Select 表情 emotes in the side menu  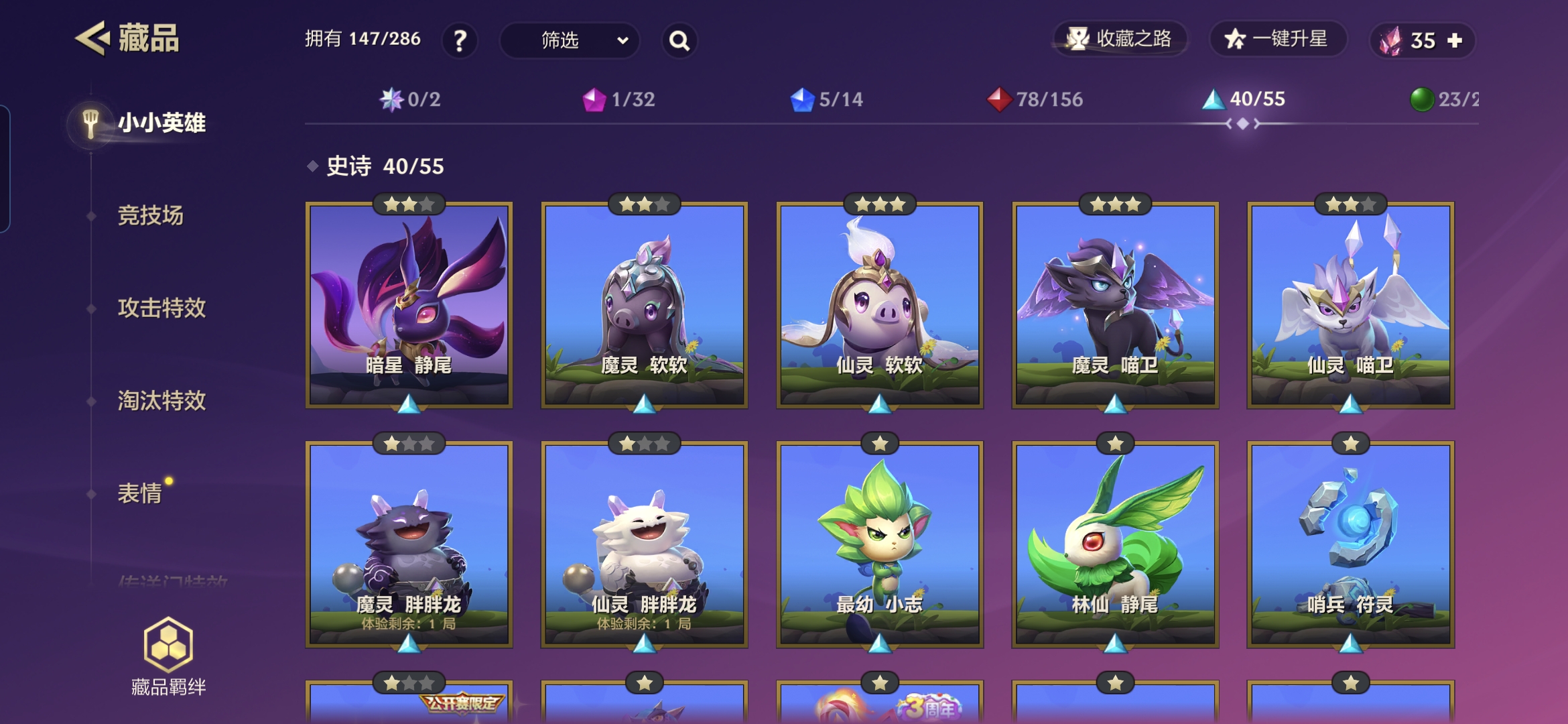click(140, 493)
